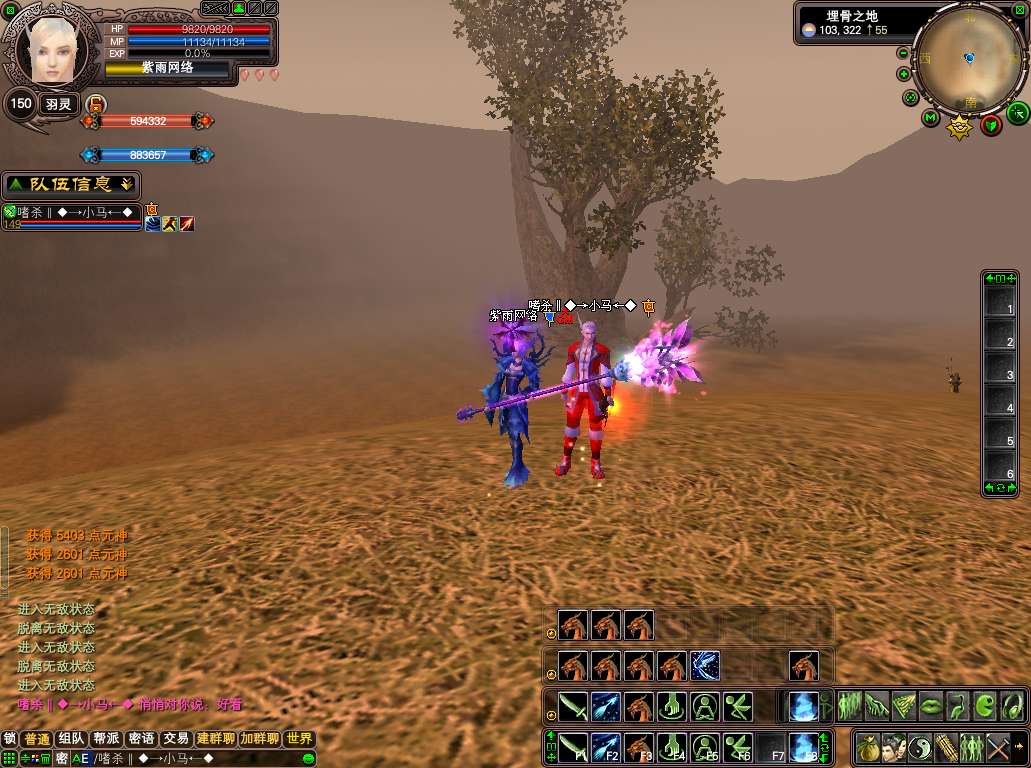Click the circular minimap
Image resolution: width=1031 pixels, height=768 pixels.
[x=969, y=58]
